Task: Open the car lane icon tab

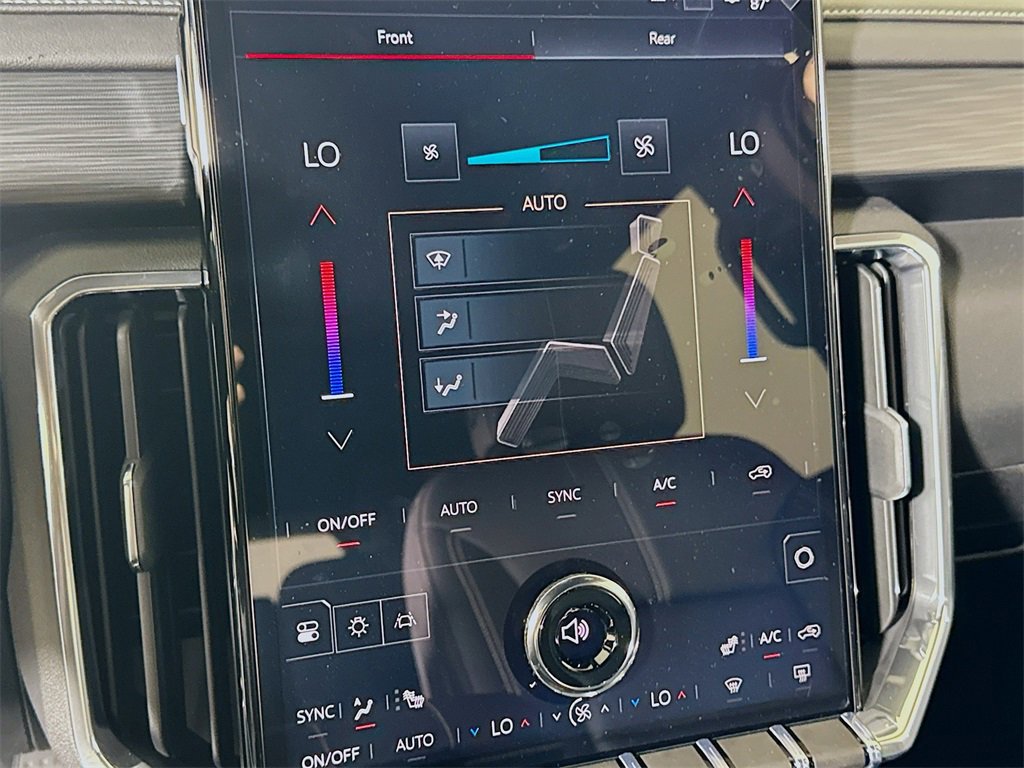Action: (x=405, y=619)
